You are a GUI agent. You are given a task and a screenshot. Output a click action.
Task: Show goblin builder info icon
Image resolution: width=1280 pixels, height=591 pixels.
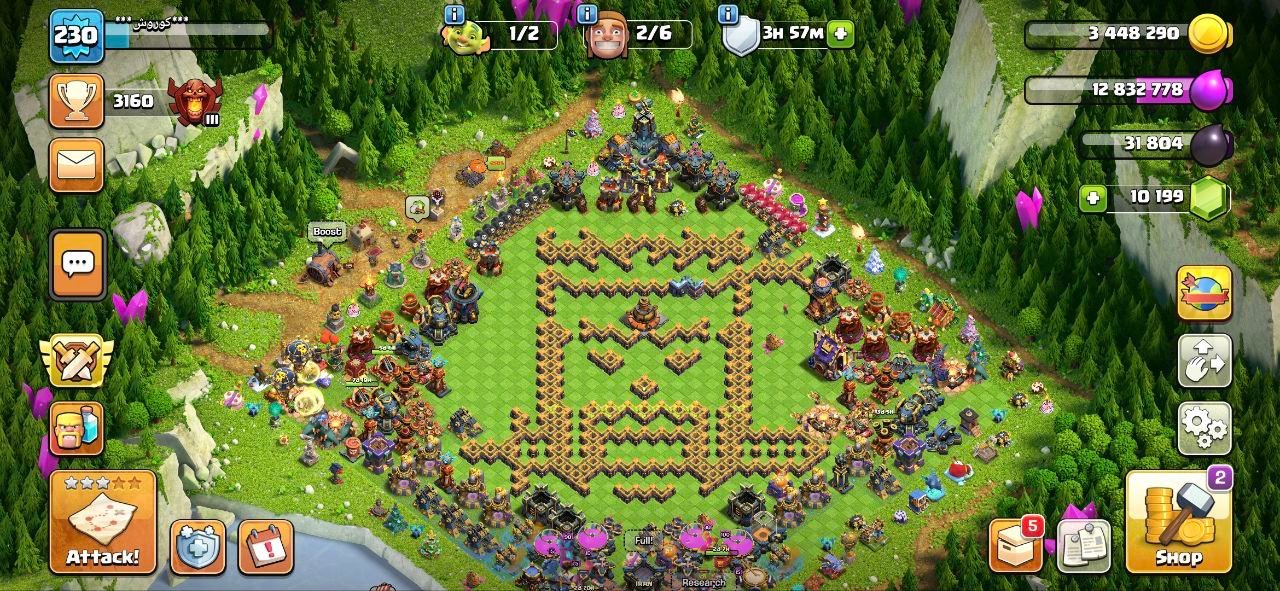tap(454, 14)
